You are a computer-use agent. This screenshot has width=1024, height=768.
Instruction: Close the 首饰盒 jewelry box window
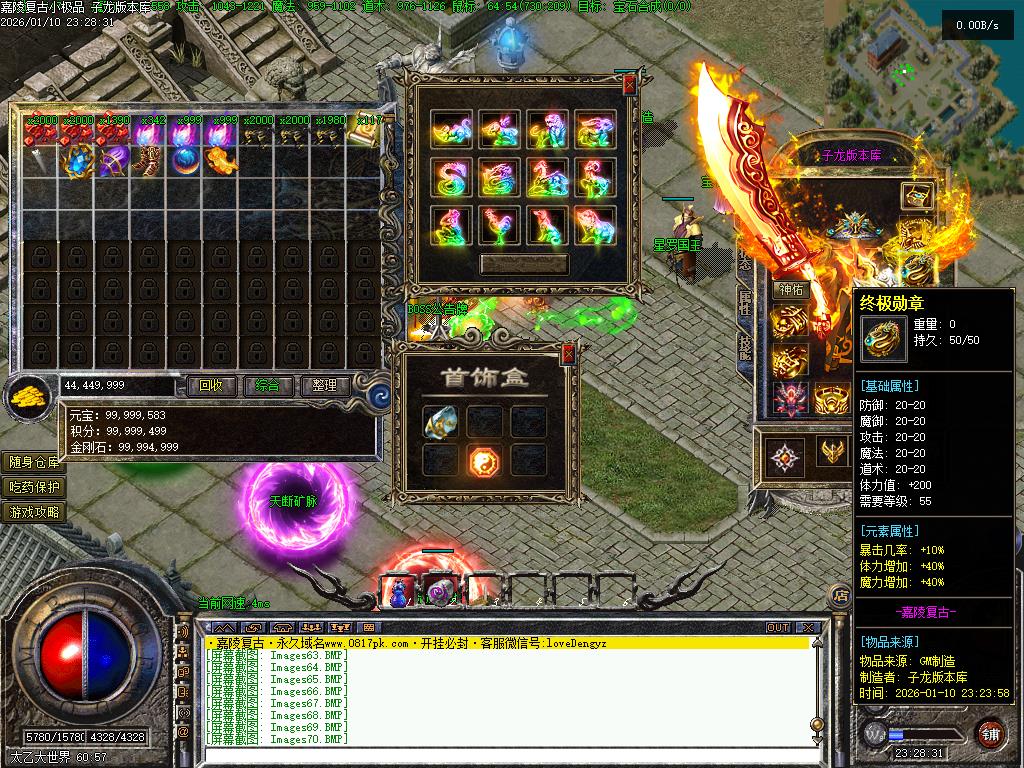[568, 353]
